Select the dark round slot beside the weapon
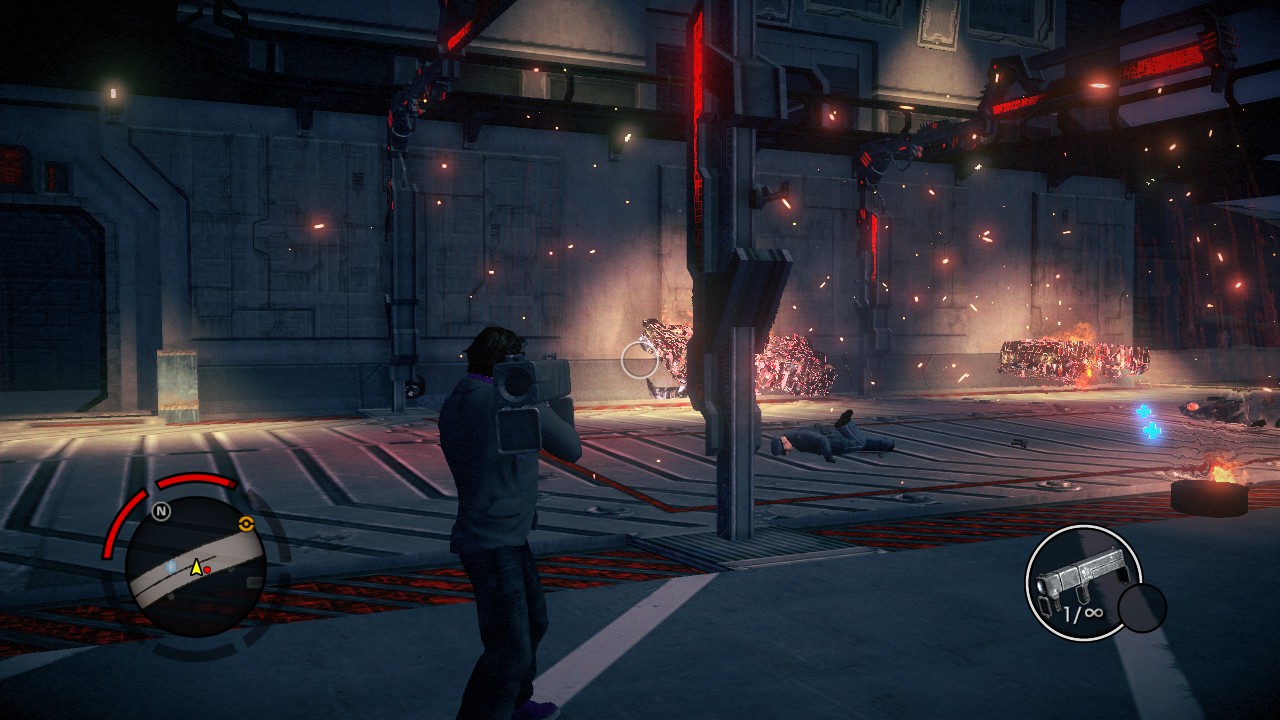Image resolution: width=1280 pixels, height=720 pixels. tap(1141, 608)
